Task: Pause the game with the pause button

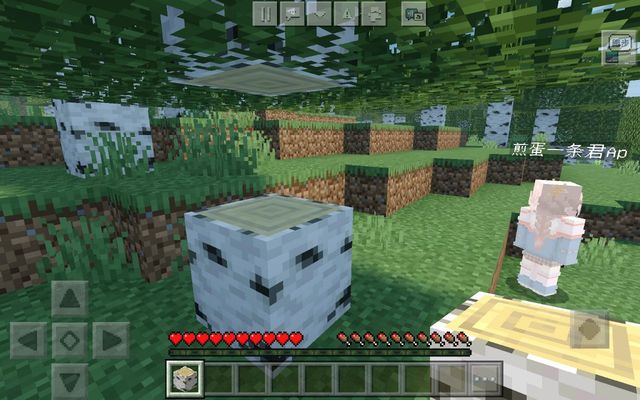Action: 263,13
